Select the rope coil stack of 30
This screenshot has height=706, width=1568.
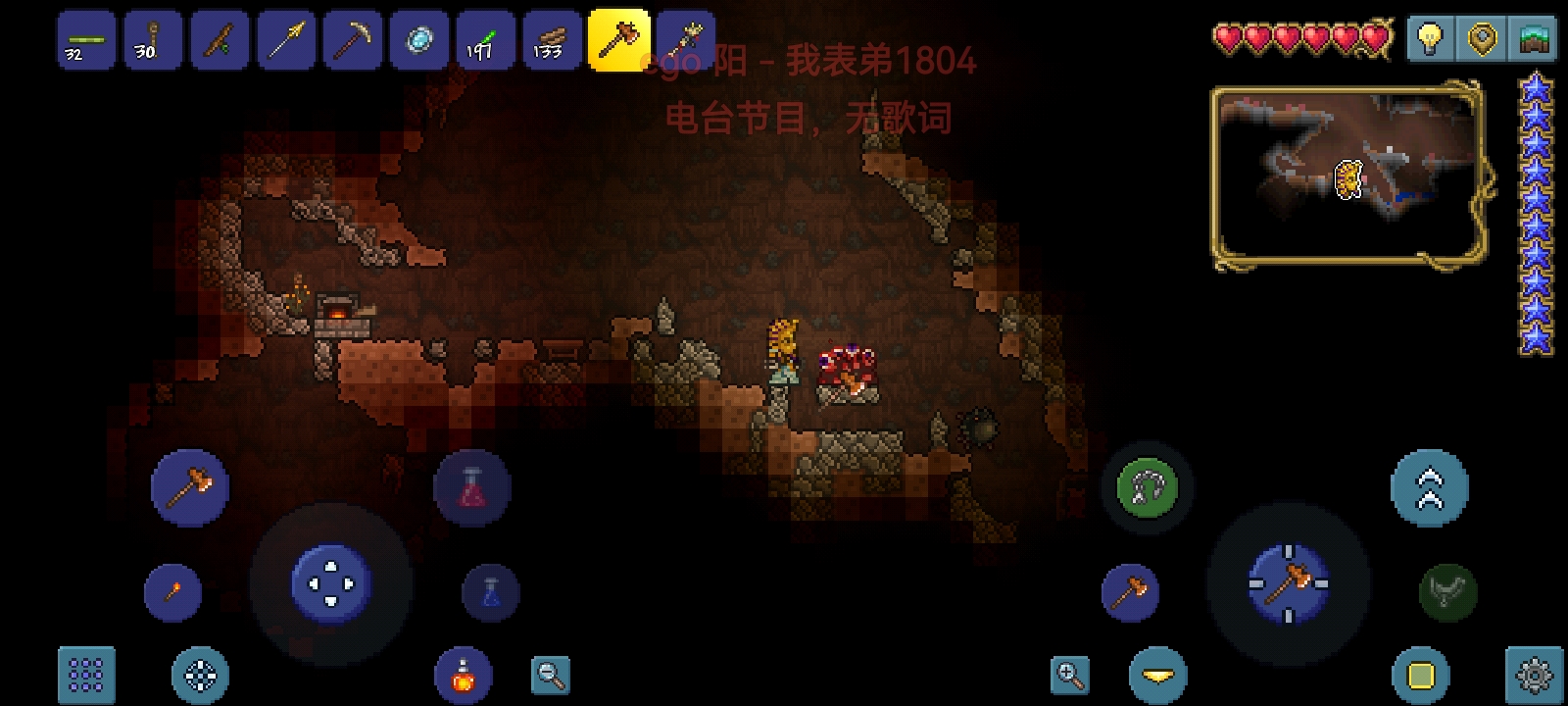point(153,41)
